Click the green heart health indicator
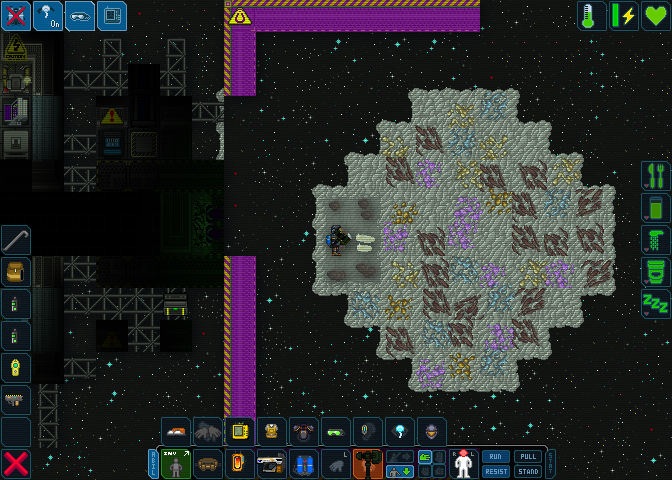This screenshot has height=480, width=672. click(656, 16)
